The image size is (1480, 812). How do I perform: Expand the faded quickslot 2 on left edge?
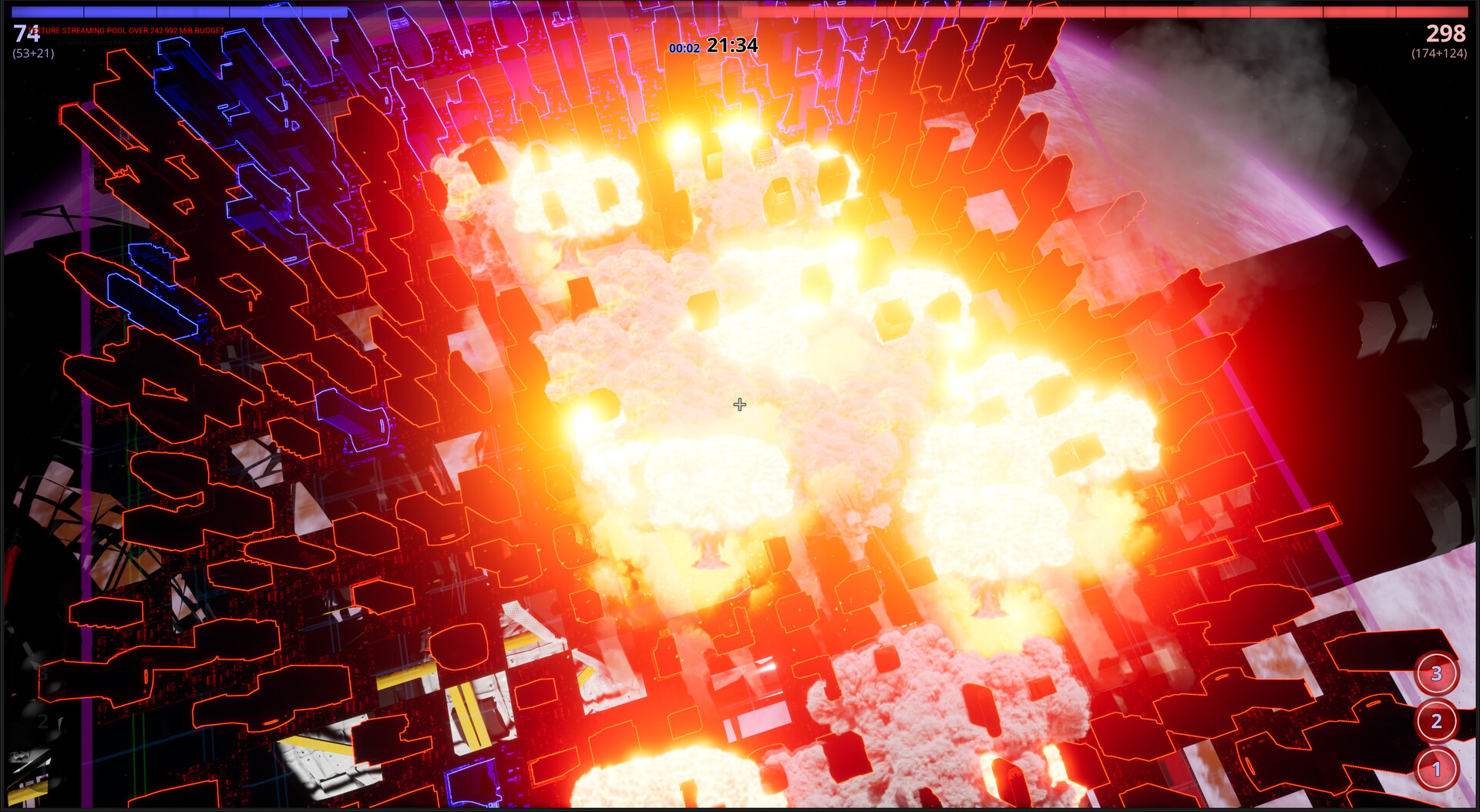pyautogui.click(x=43, y=720)
